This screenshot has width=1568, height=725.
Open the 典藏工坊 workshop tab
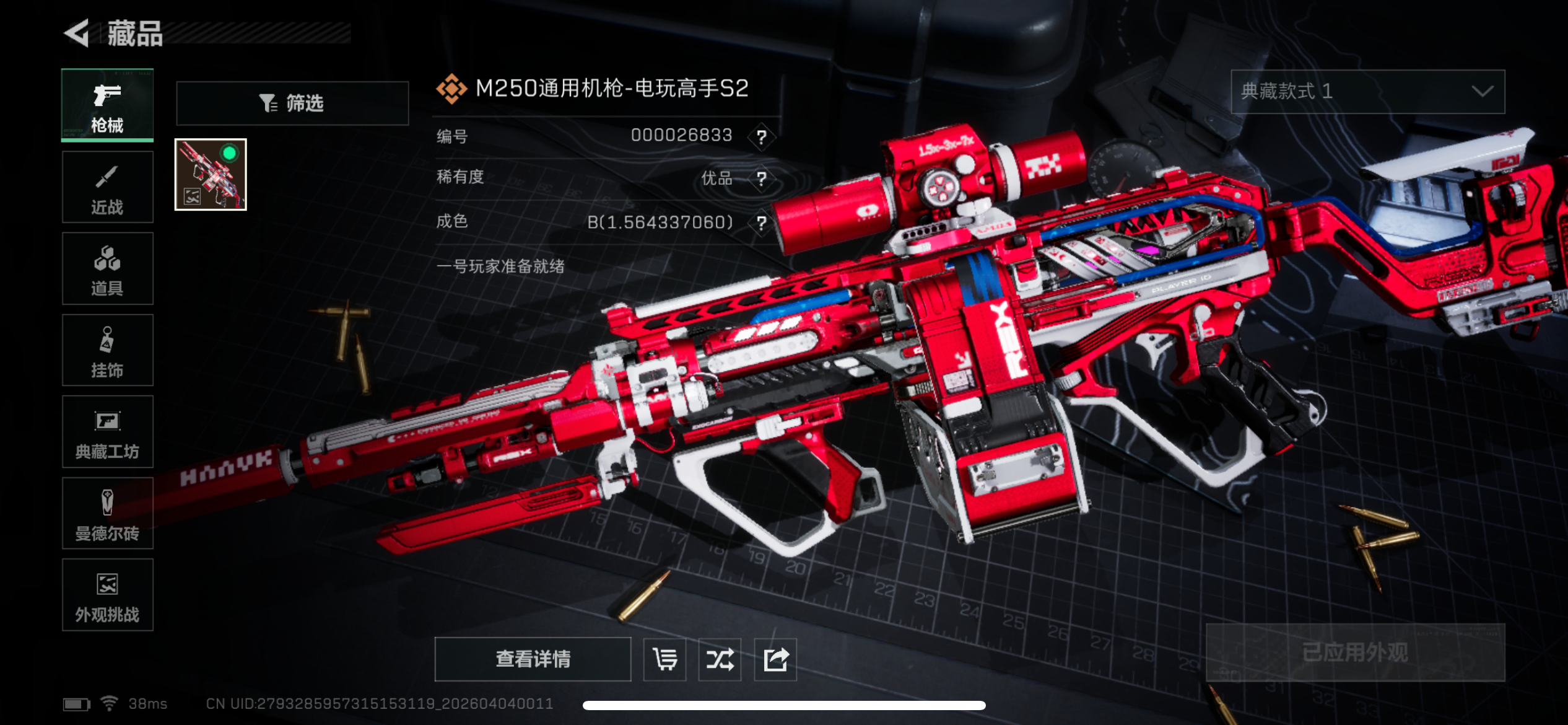[107, 432]
